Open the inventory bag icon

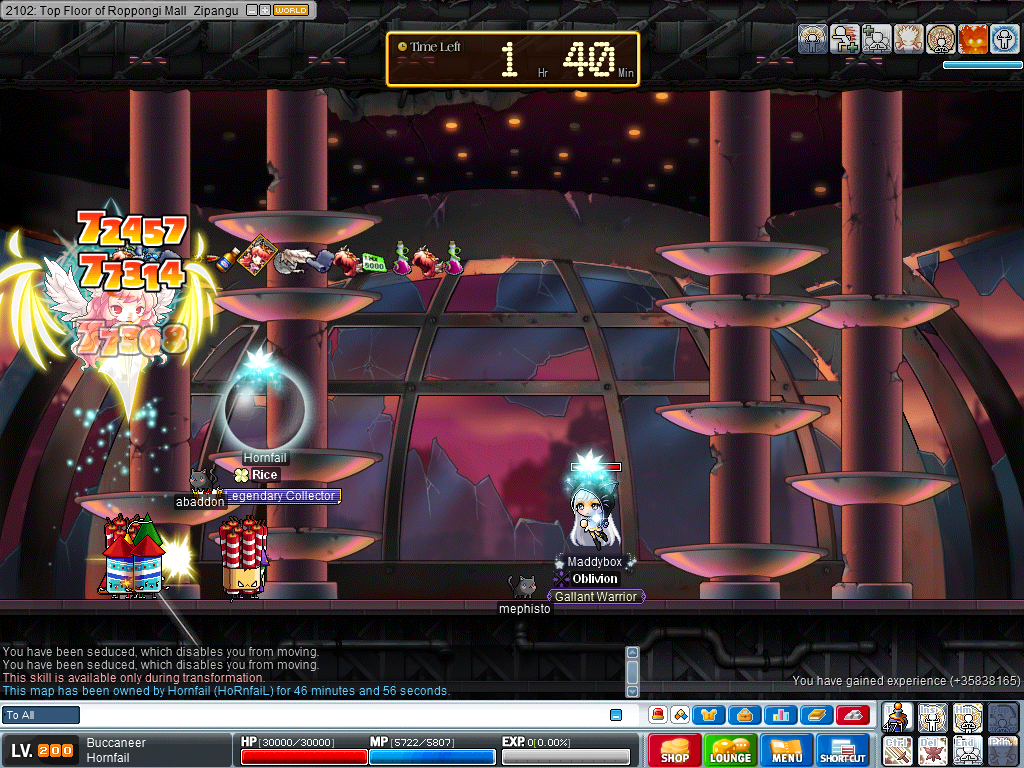tap(746, 715)
